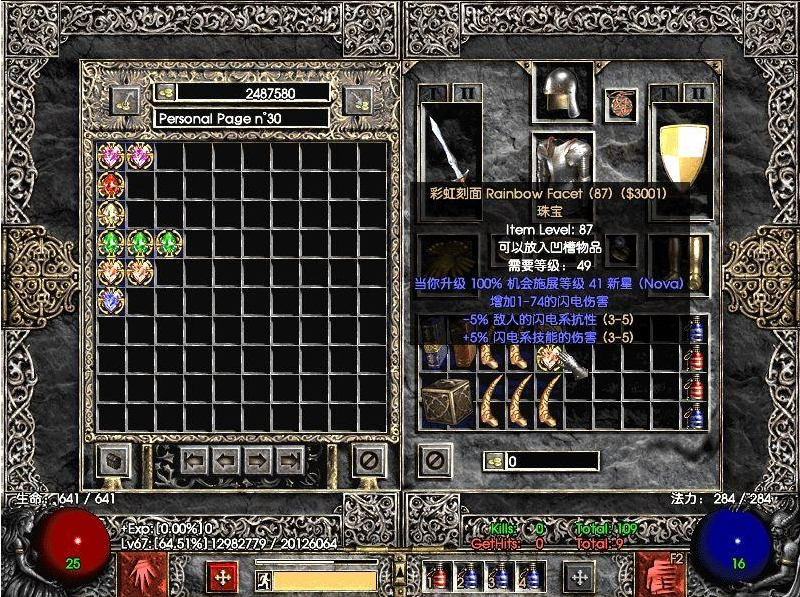The height and width of the screenshot is (597, 800).
Task: Toggle the shared stash chest button
Action: pyautogui.click(x=113, y=461)
